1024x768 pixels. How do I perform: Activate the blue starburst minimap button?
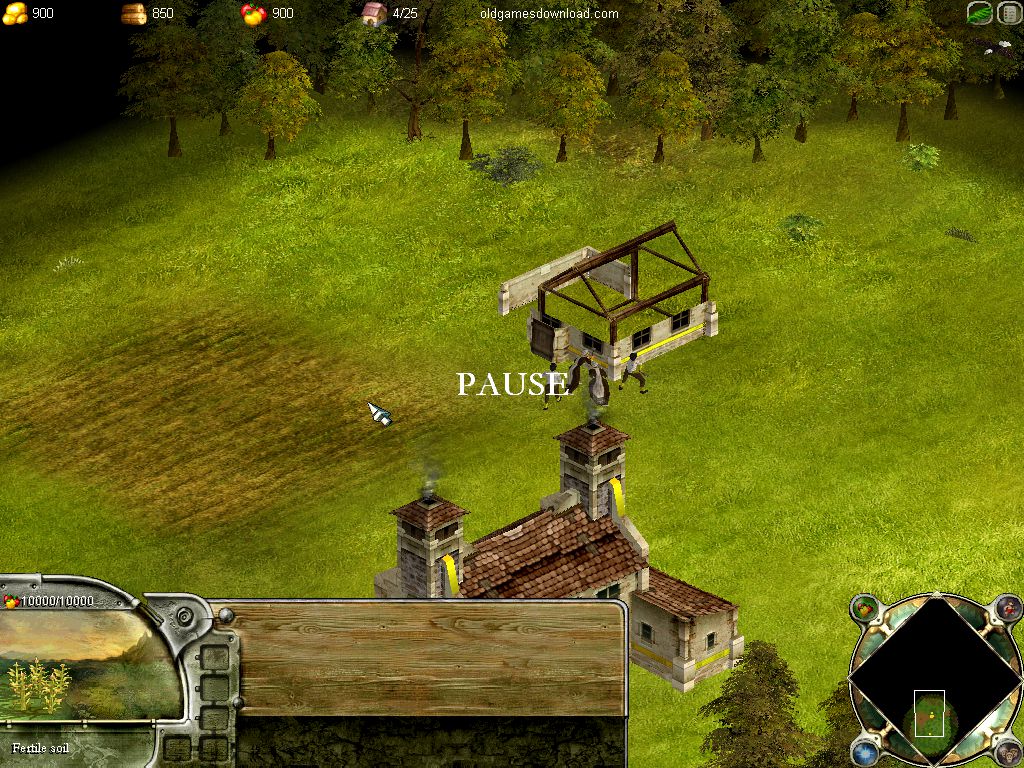tap(864, 752)
